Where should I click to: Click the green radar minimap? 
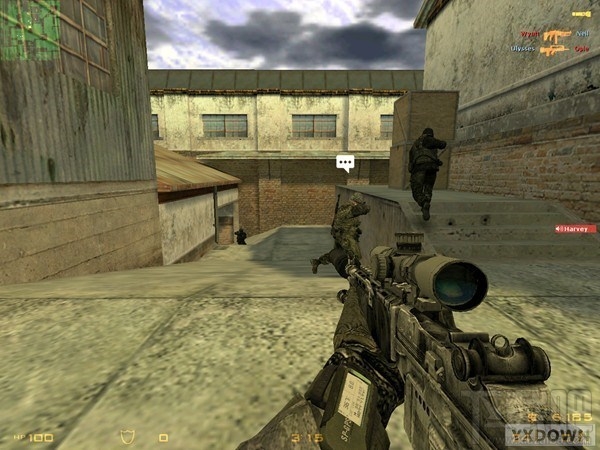(x=28, y=28)
